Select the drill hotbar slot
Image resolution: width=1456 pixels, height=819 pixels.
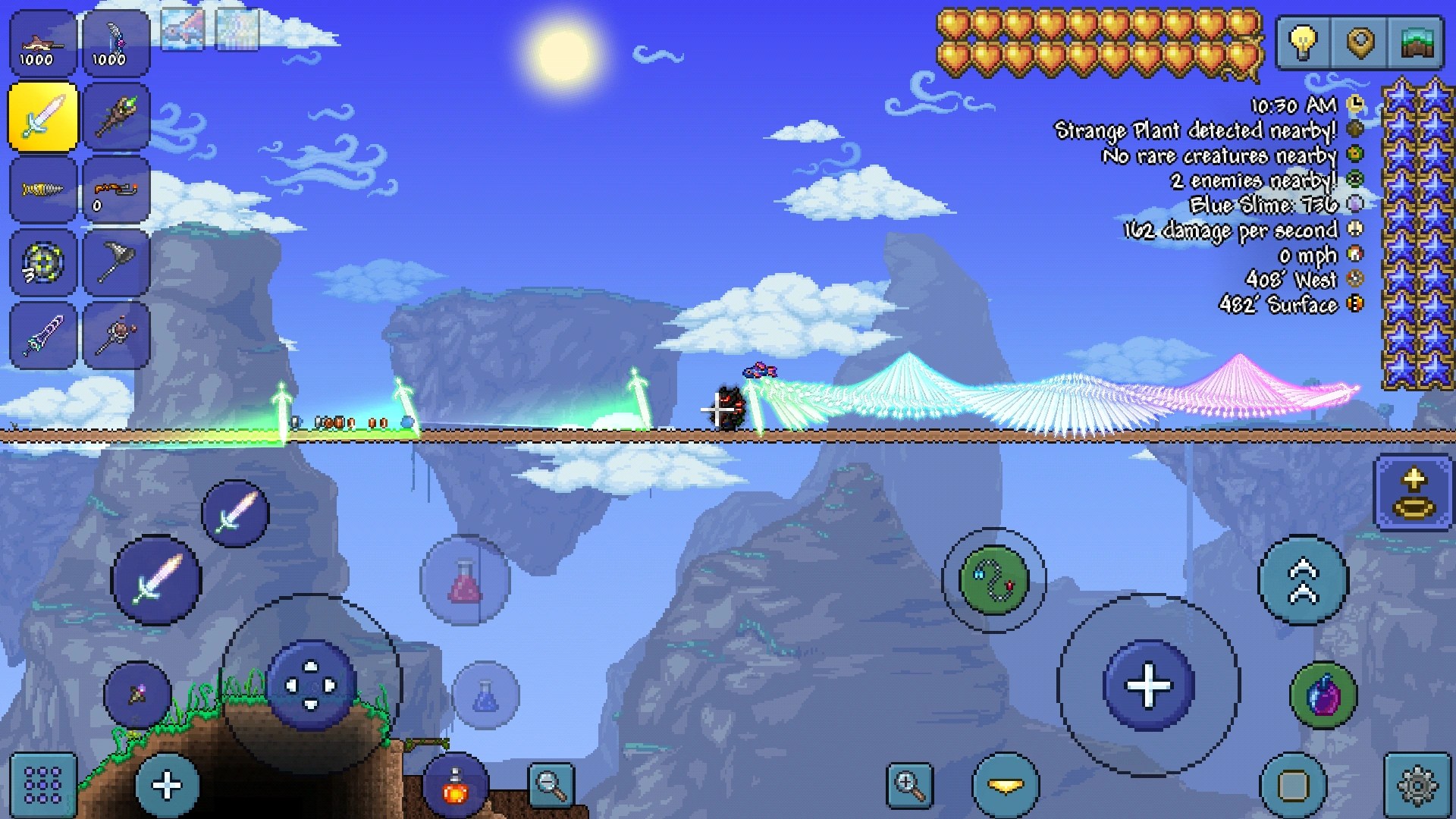point(43,190)
